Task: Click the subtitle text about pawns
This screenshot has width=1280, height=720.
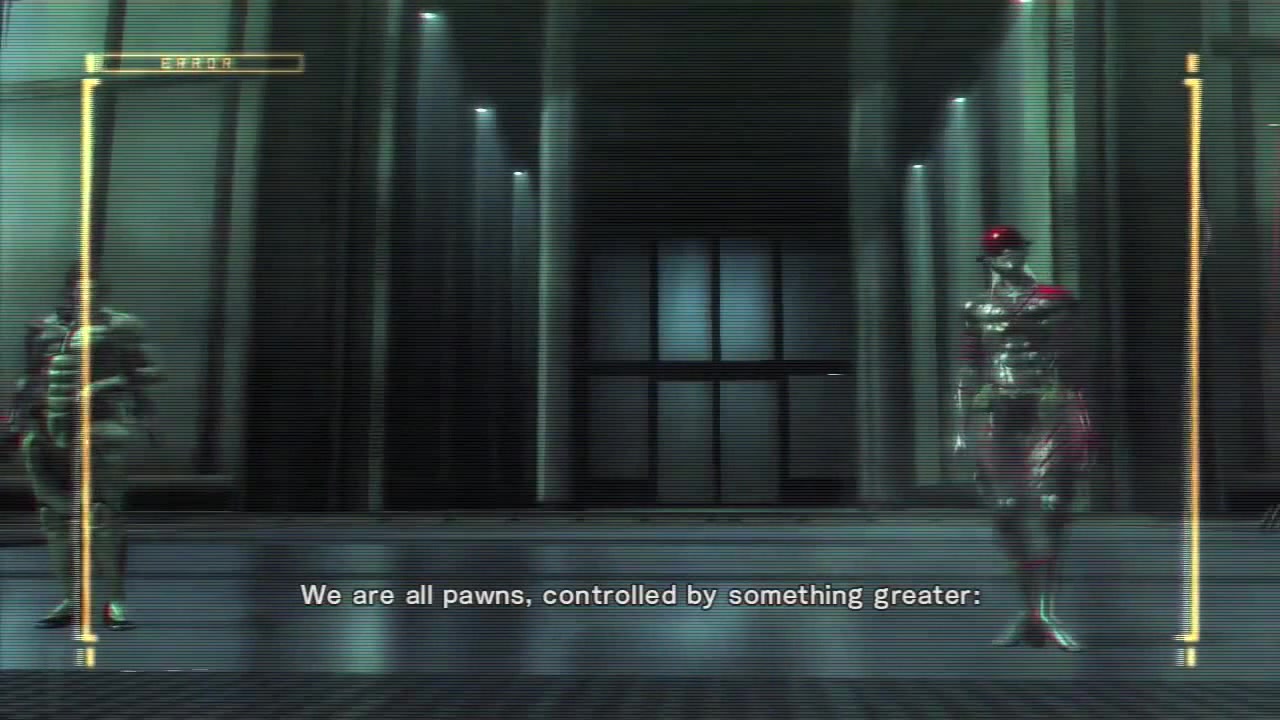Action: [640, 595]
